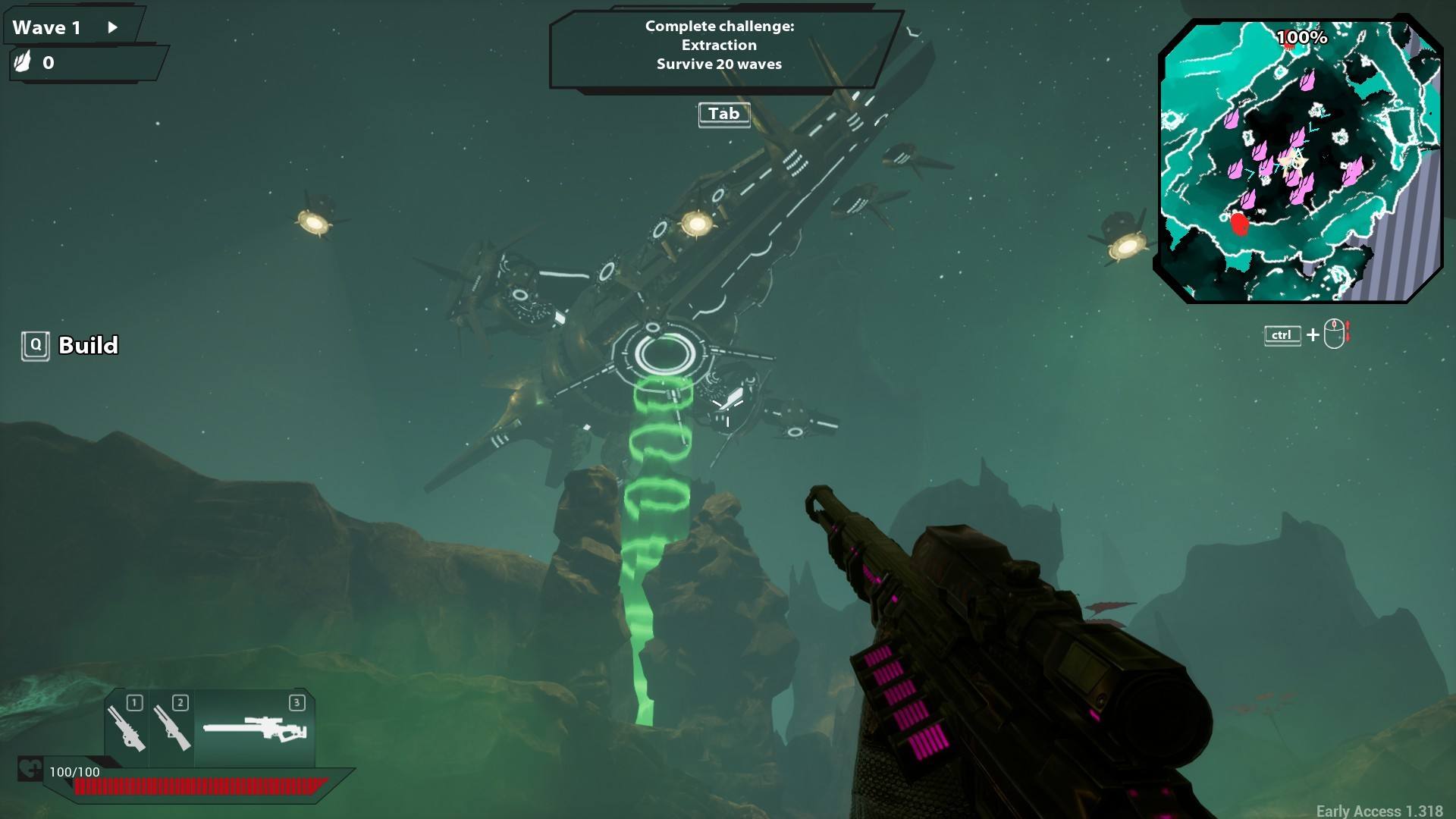Start the wave with the play arrow
Image resolution: width=1456 pixels, height=819 pixels.
[113, 27]
